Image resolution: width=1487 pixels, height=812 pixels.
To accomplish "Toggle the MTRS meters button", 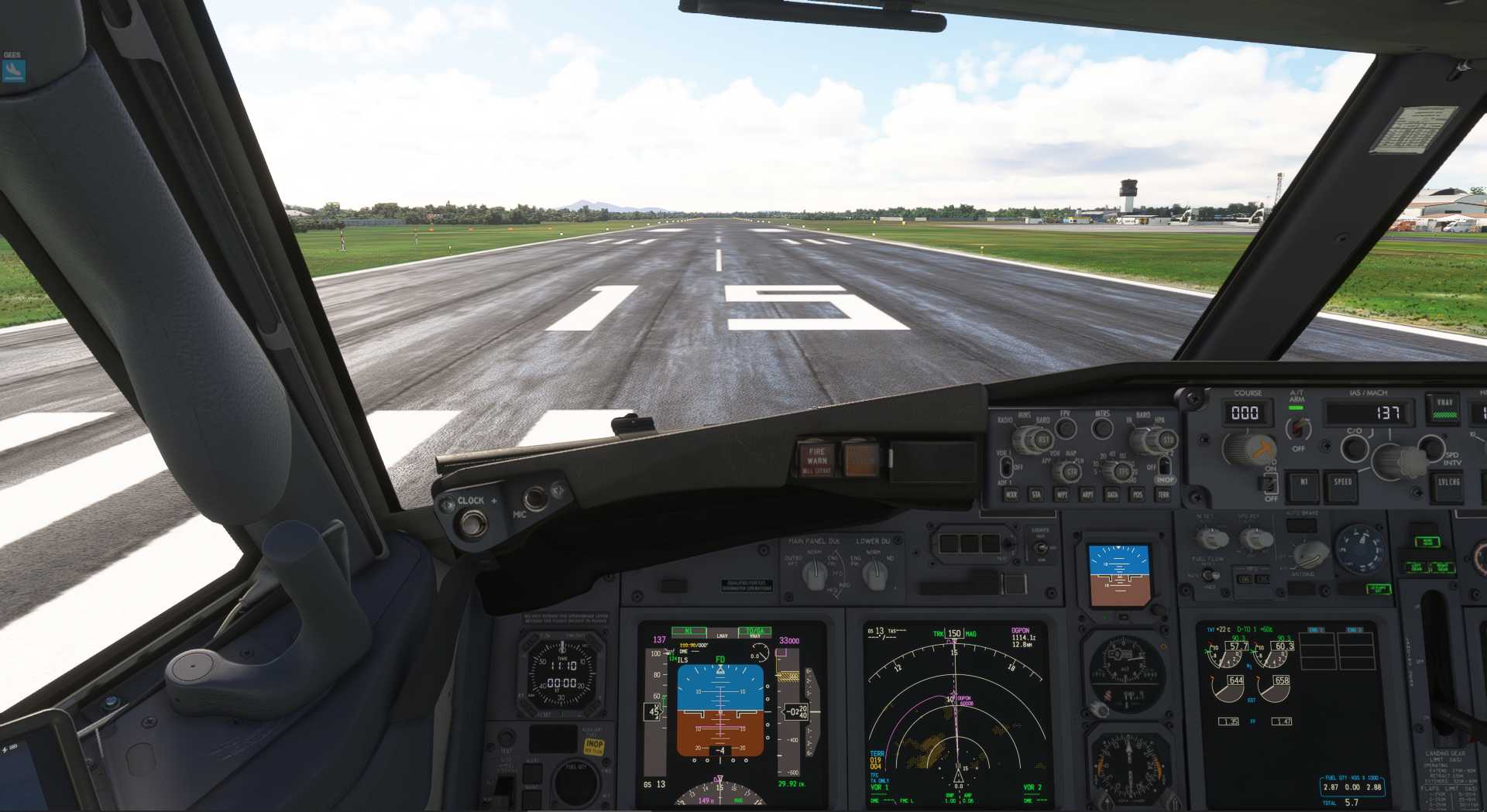I will [1102, 428].
